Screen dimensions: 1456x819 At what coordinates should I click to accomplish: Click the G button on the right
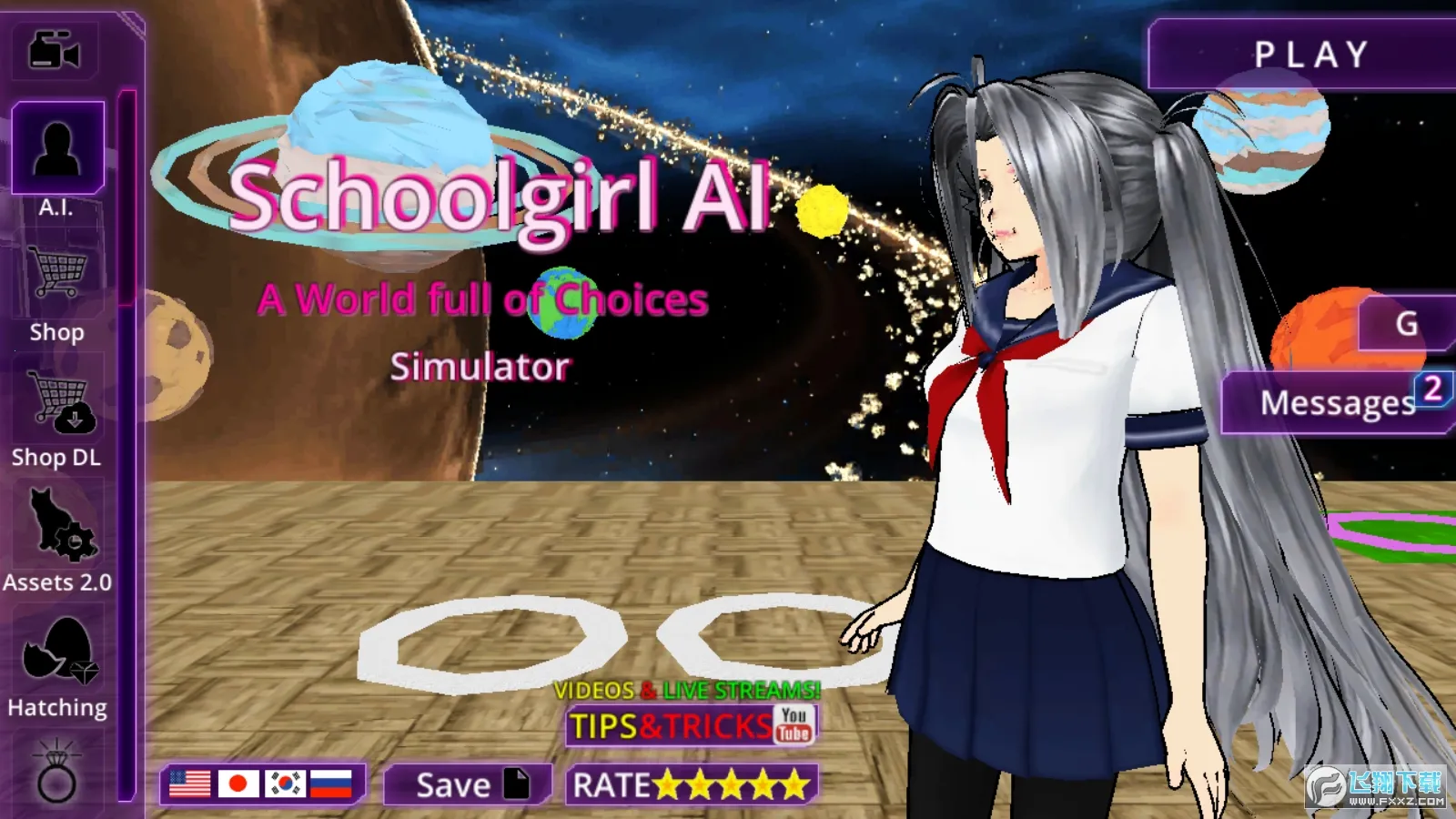coord(1407,322)
